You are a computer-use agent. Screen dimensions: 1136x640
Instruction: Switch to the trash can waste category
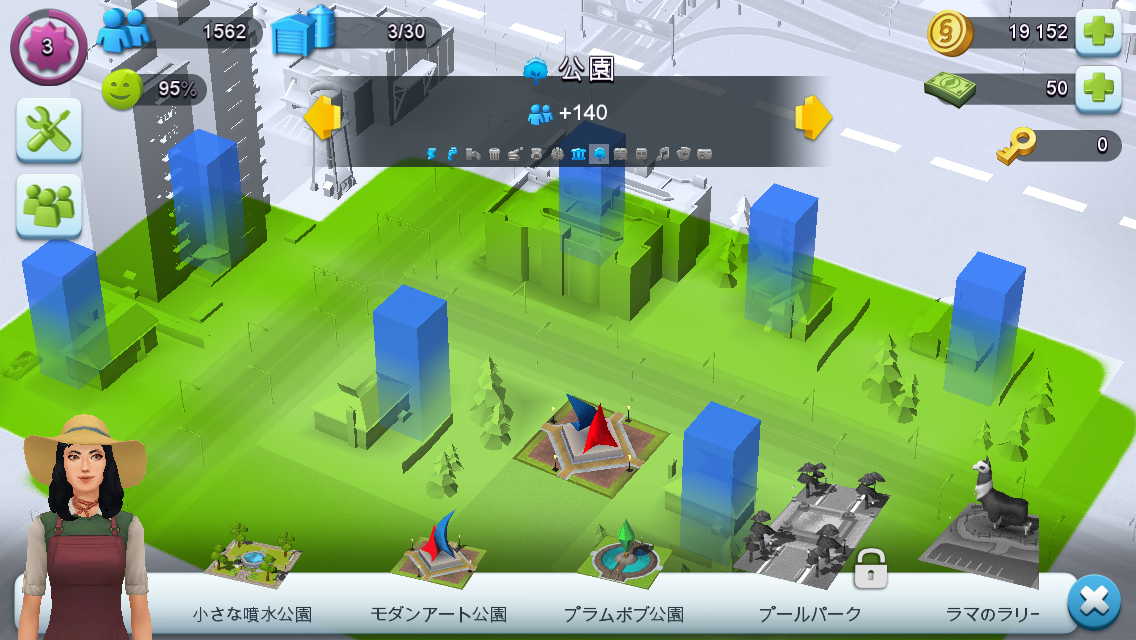click(x=494, y=154)
